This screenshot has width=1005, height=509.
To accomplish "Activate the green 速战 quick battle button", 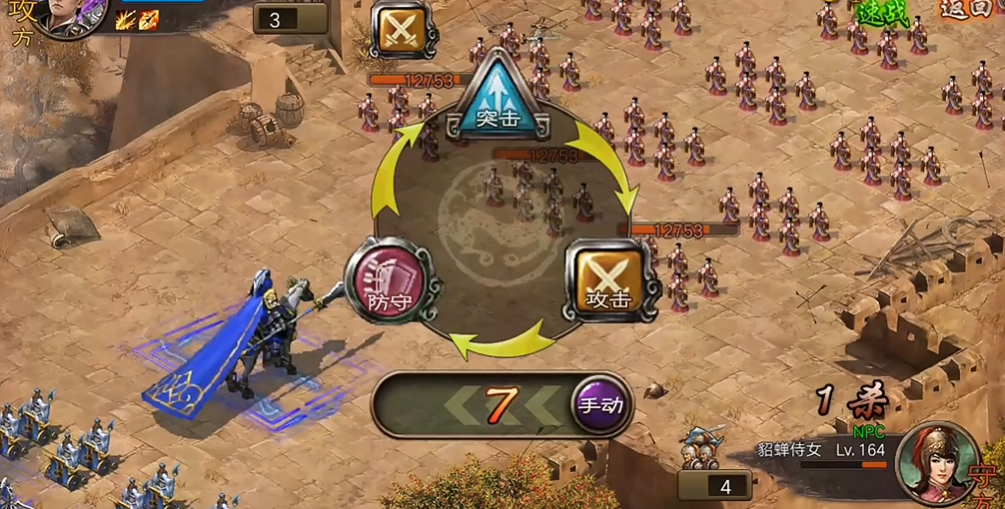I will (879, 12).
